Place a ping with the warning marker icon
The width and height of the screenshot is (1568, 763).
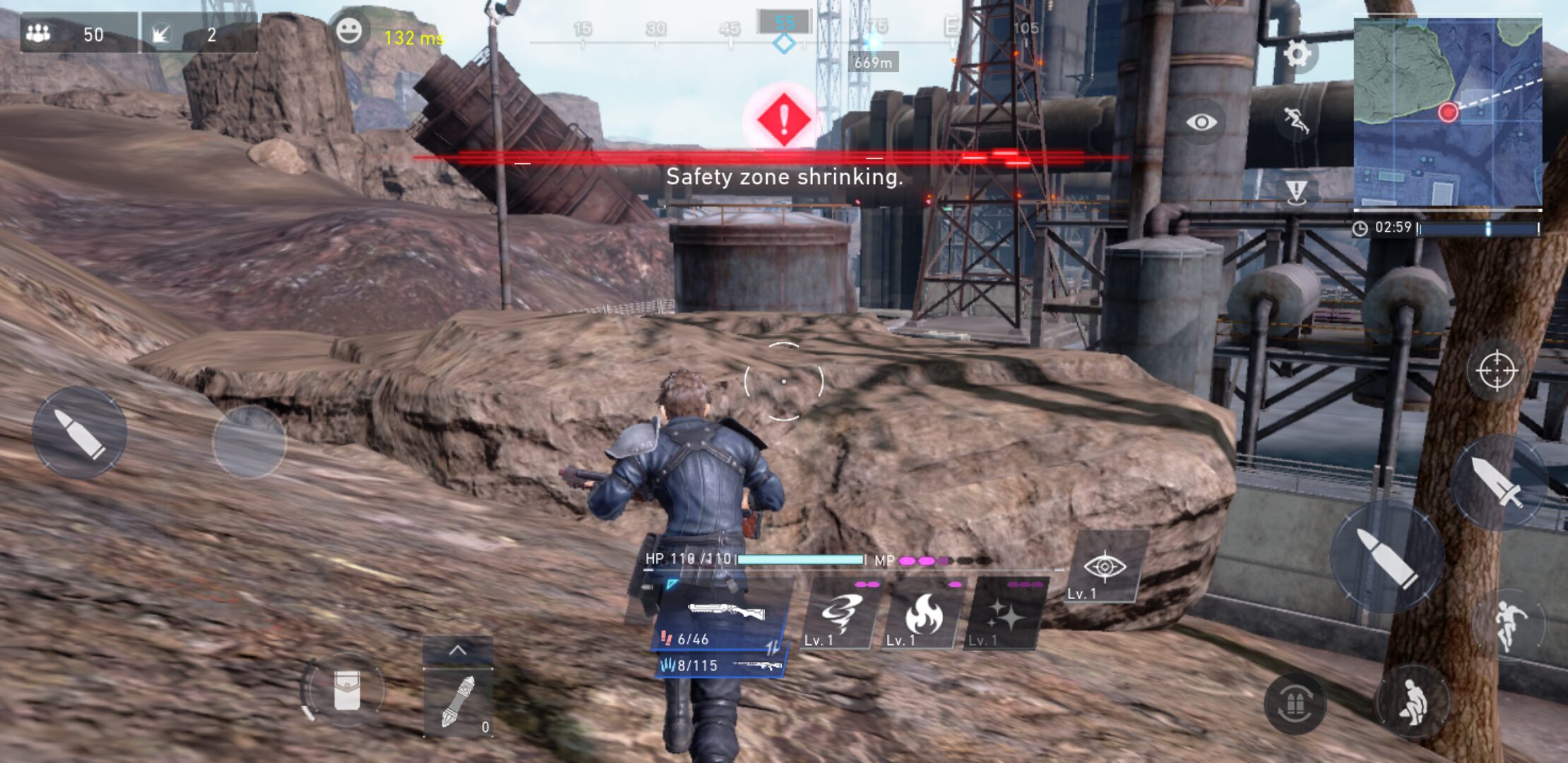click(1296, 191)
